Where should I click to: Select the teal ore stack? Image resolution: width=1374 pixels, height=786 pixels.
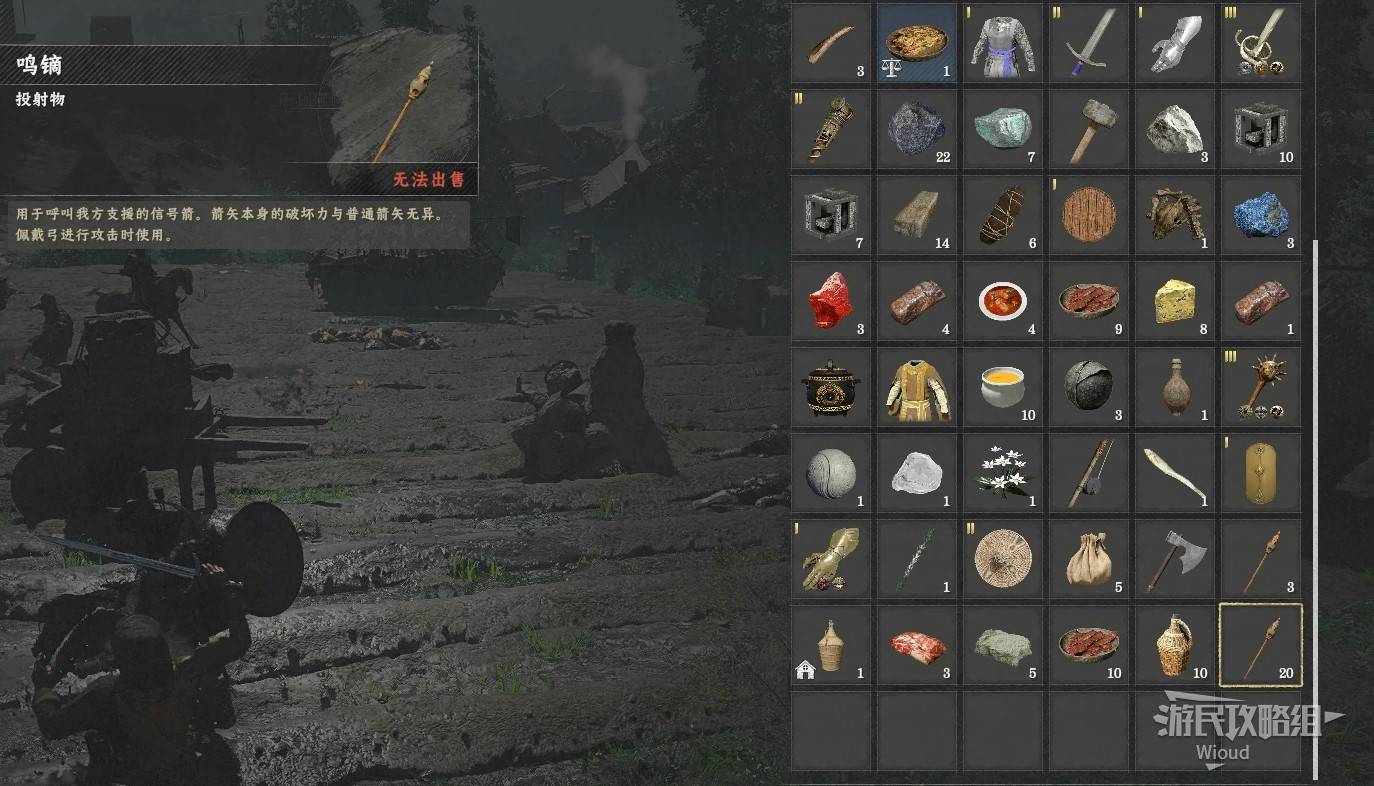pyautogui.click(x=1003, y=129)
